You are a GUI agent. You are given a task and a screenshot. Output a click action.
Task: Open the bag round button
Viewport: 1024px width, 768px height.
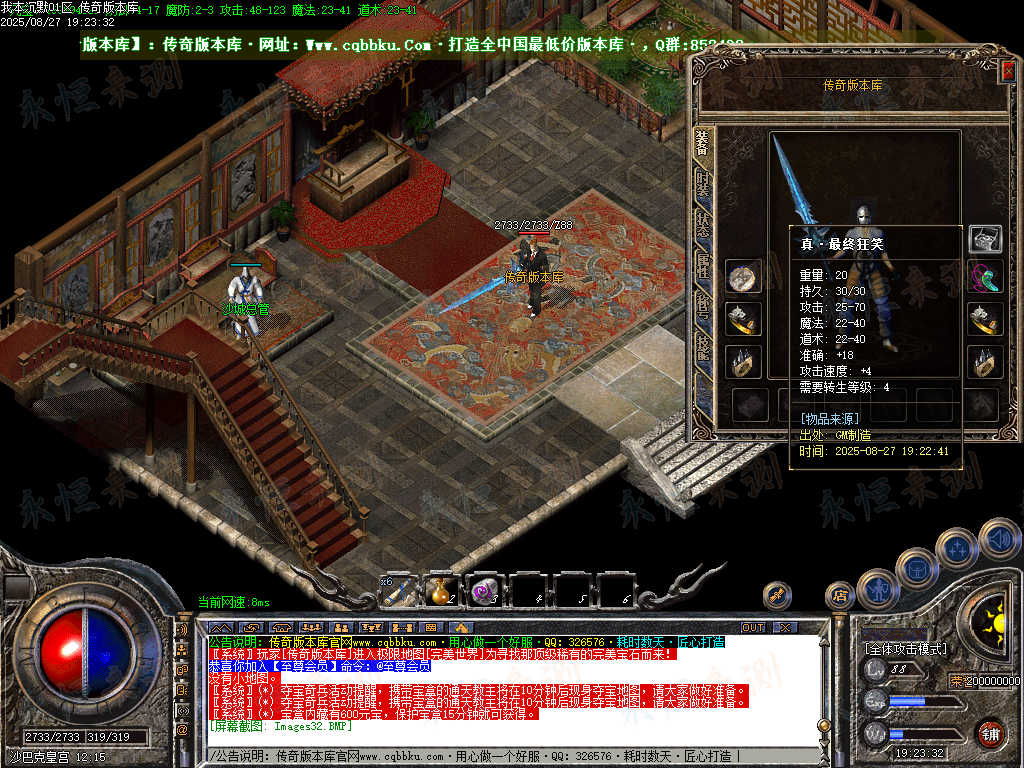(916, 568)
